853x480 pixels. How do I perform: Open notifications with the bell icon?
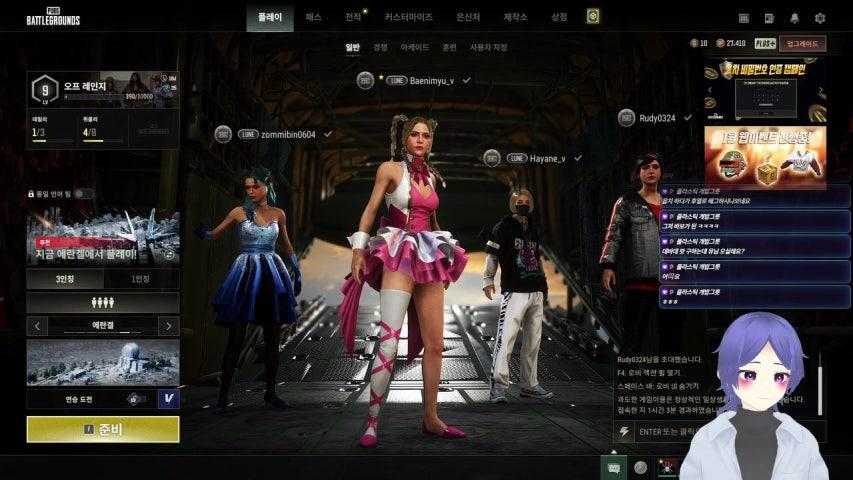coord(794,18)
